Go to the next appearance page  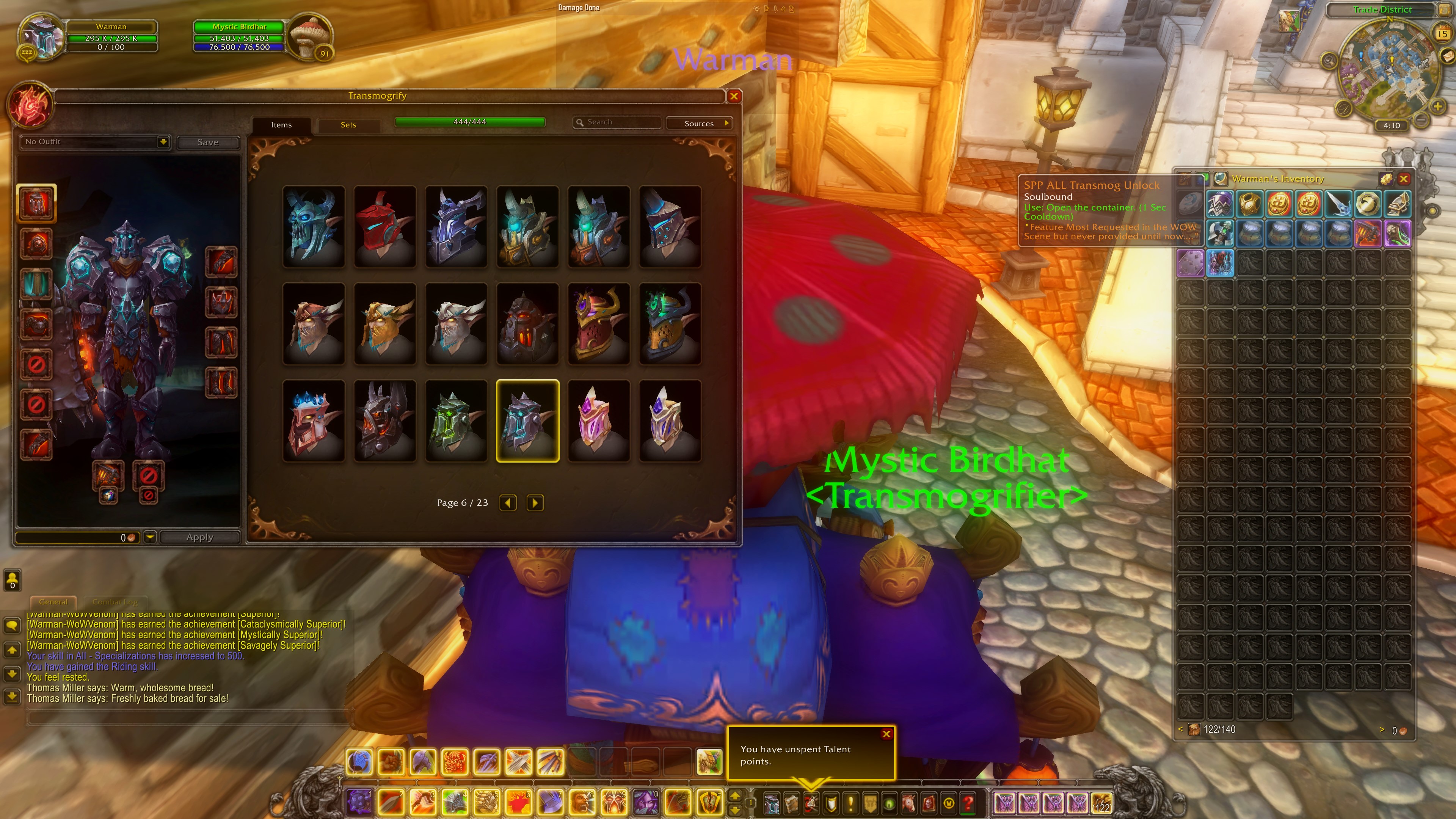(x=535, y=502)
